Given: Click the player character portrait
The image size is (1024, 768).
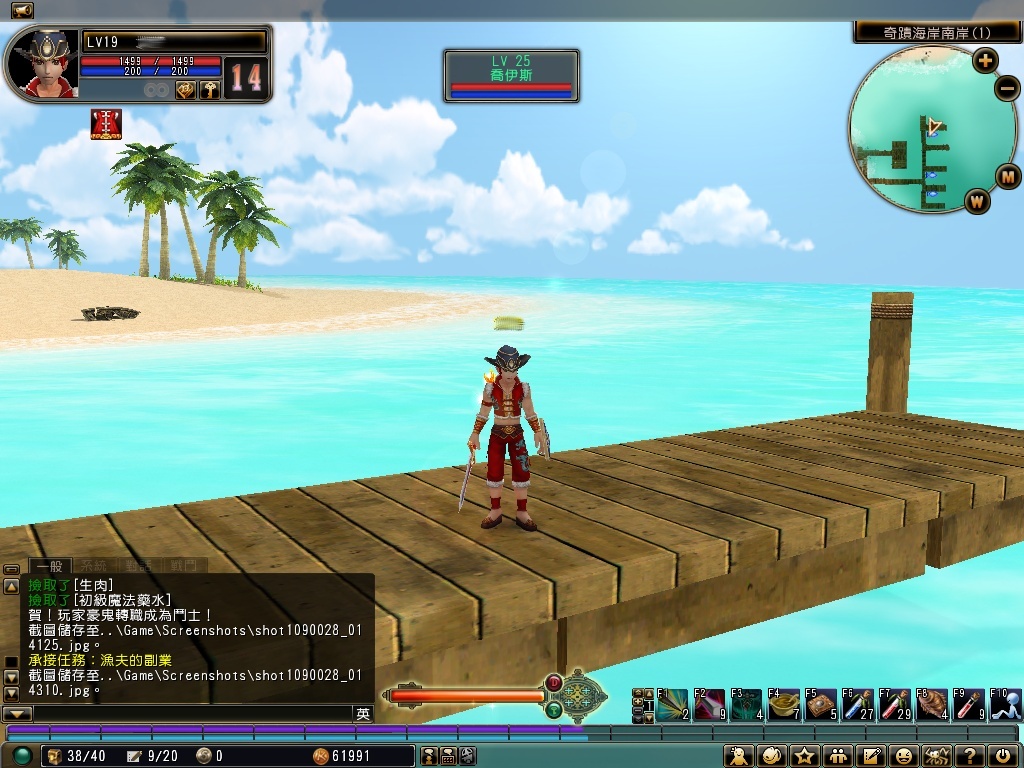Looking at the screenshot, I should click(42, 64).
